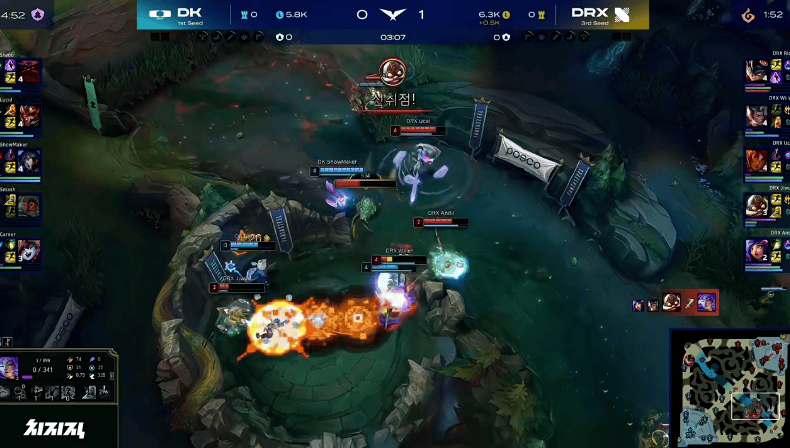Screen dimensions: 790x448
Task: Click the purple Baron timer icon
Action: (x=38, y=14)
